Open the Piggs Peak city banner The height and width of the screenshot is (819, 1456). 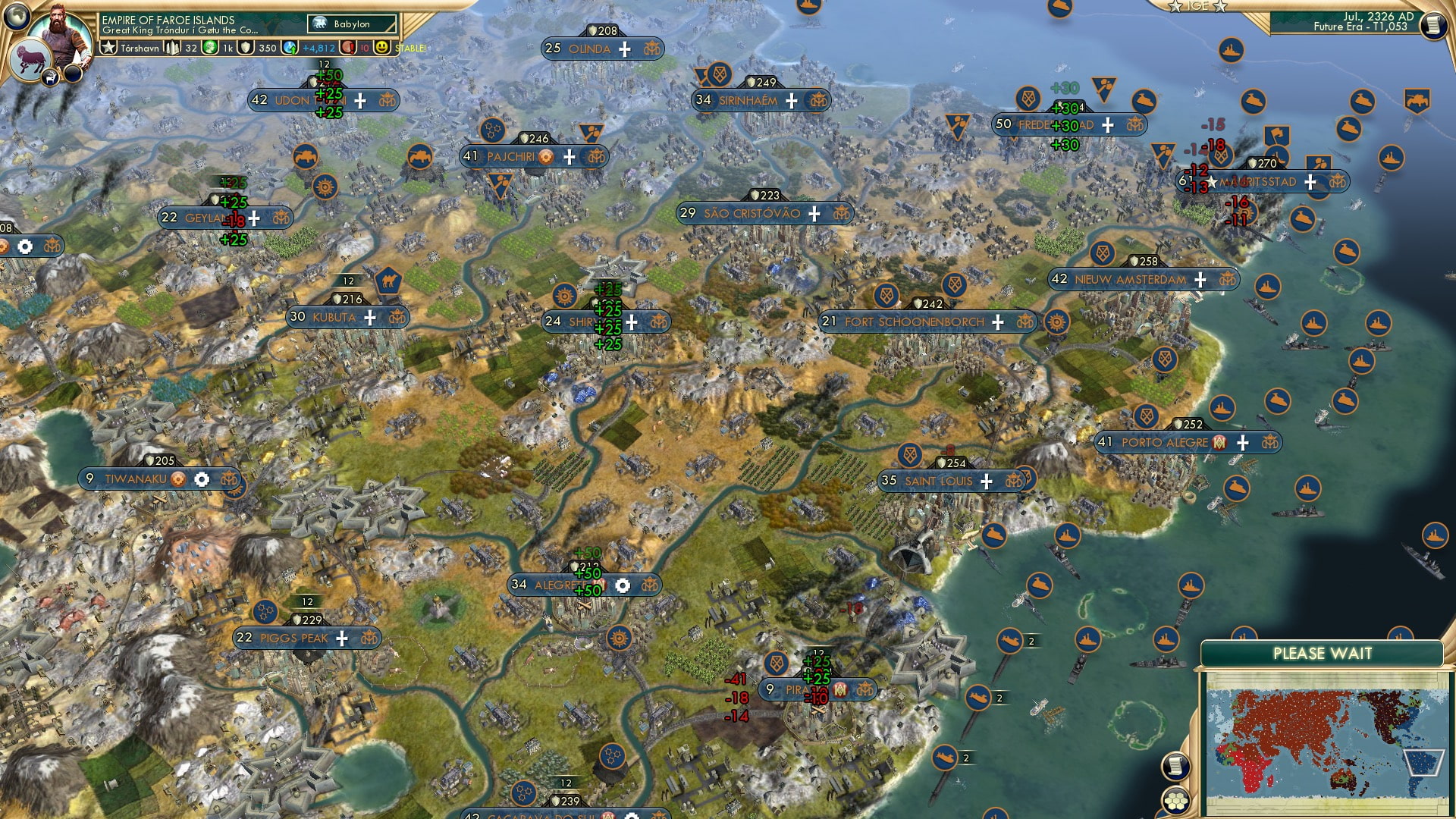pos(293,638)
